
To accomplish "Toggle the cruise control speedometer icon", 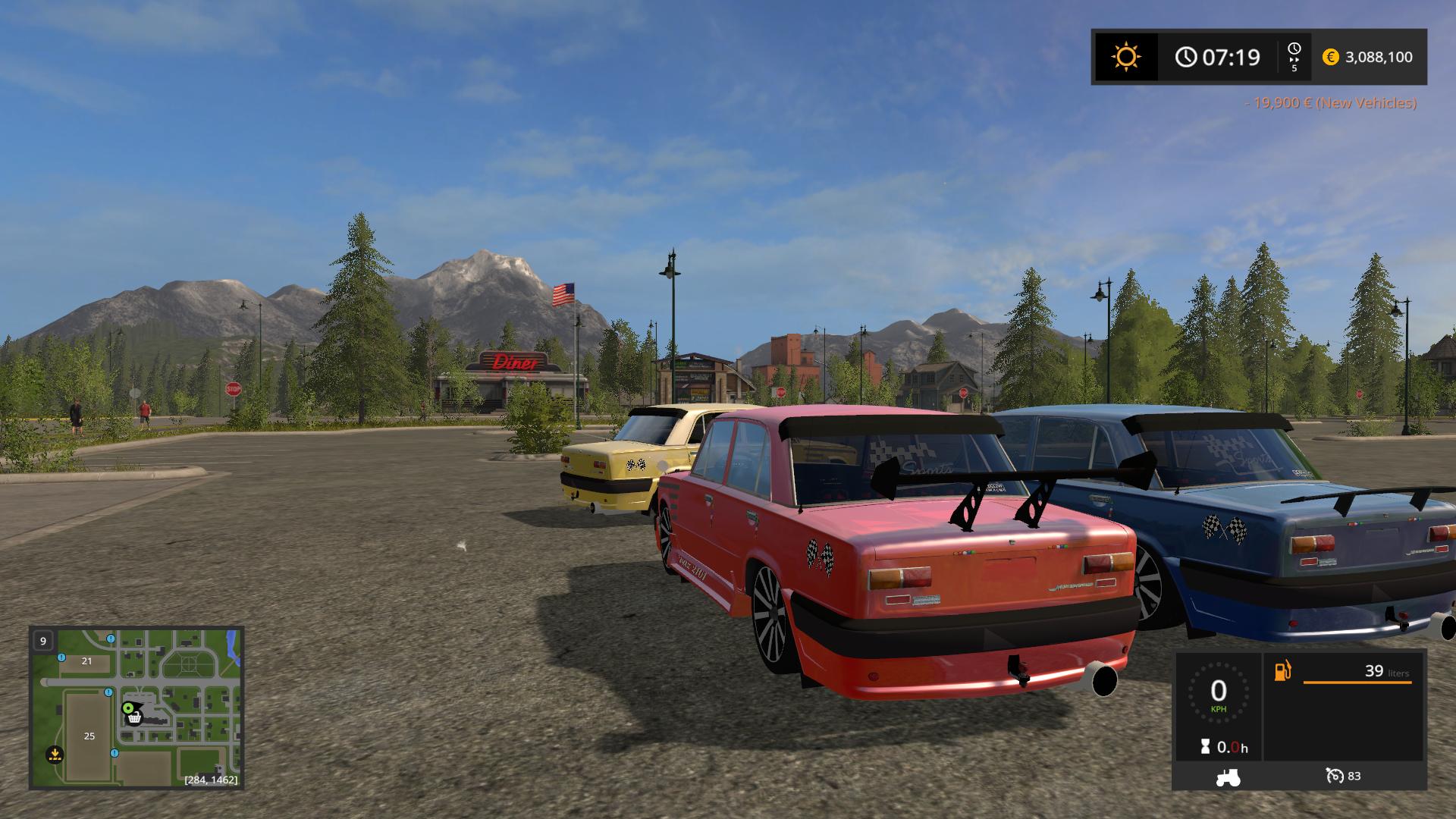I will (1335, 776).
